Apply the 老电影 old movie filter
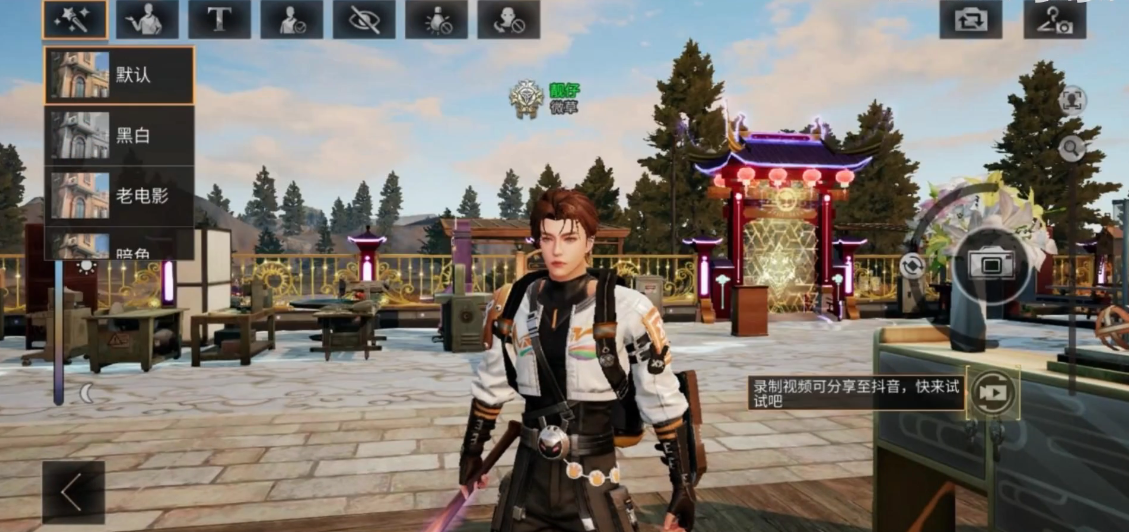1129x532 pixels. 119,195
